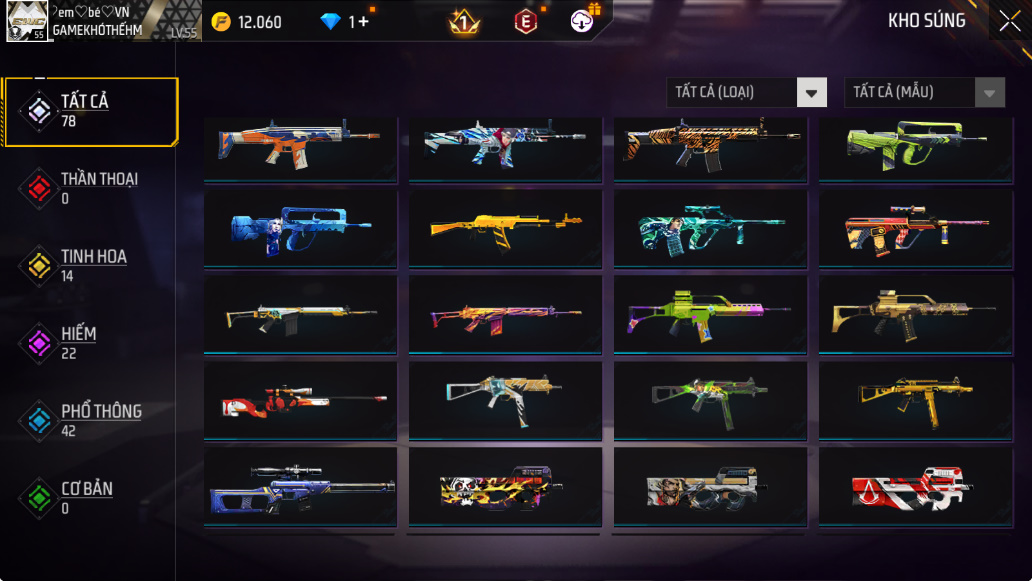Open the Hiếm rarity tab
This screenshot has height=581, width=1032.
coord(91,343)
